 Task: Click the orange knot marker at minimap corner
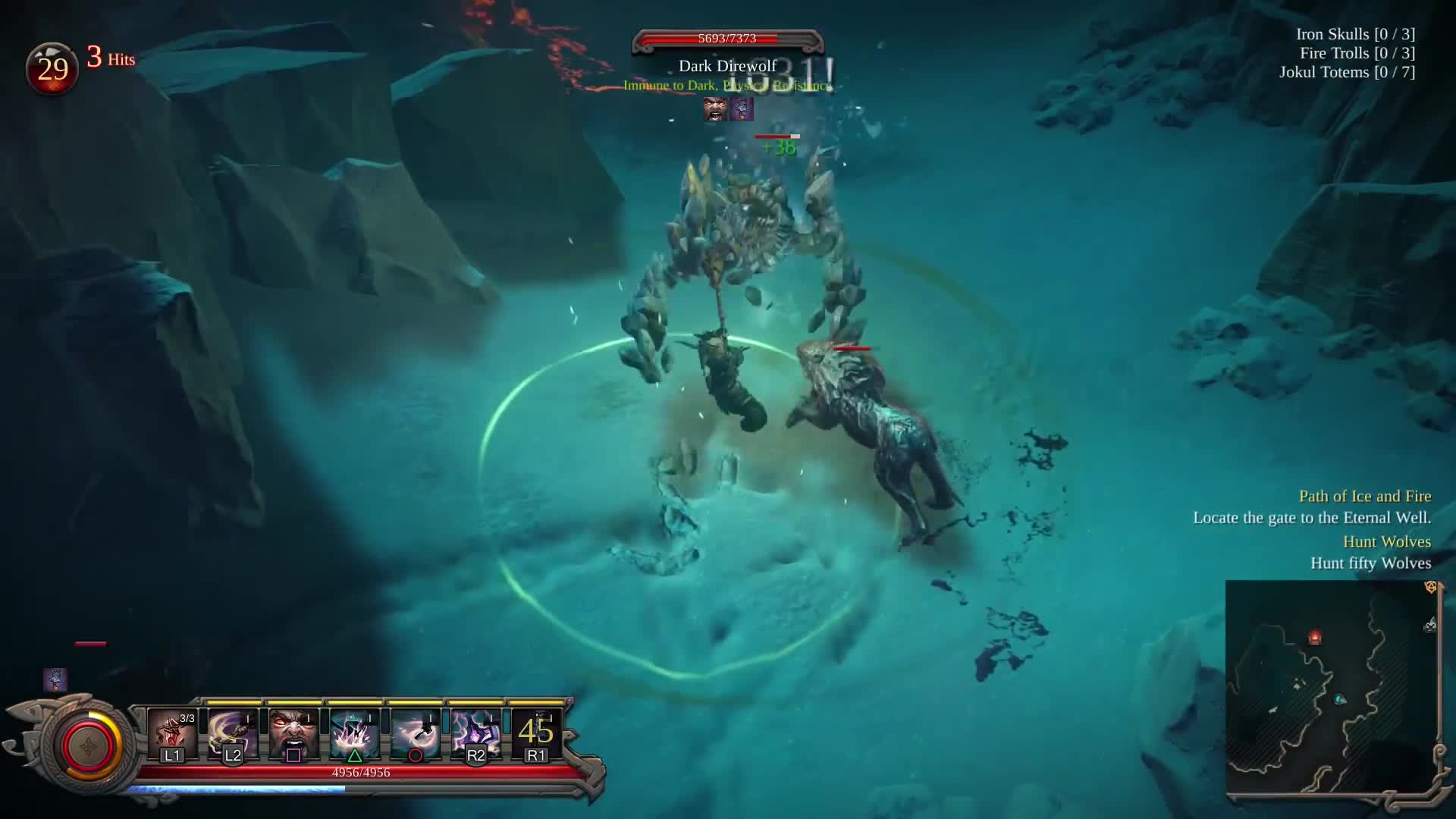1431,587
